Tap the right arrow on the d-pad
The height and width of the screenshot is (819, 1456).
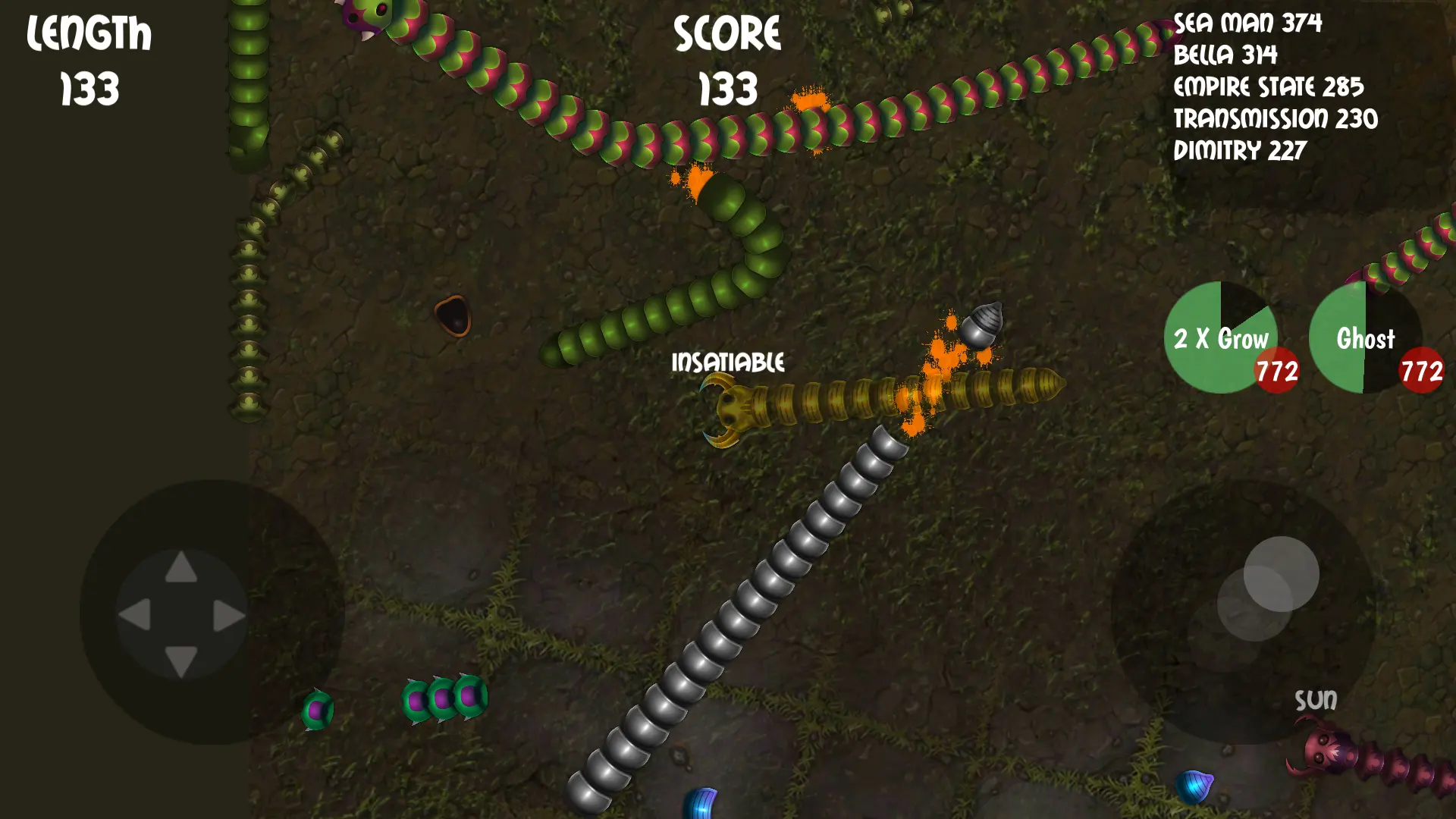(x=228, y=614)
